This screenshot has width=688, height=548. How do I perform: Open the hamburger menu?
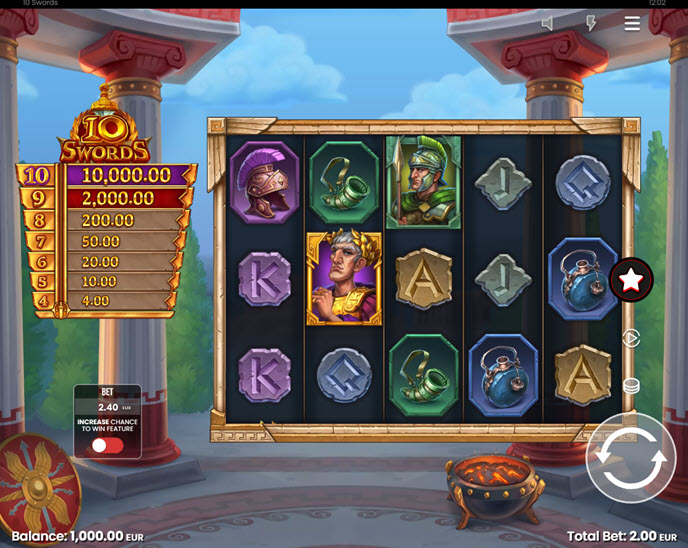click(x=632, y=24)
